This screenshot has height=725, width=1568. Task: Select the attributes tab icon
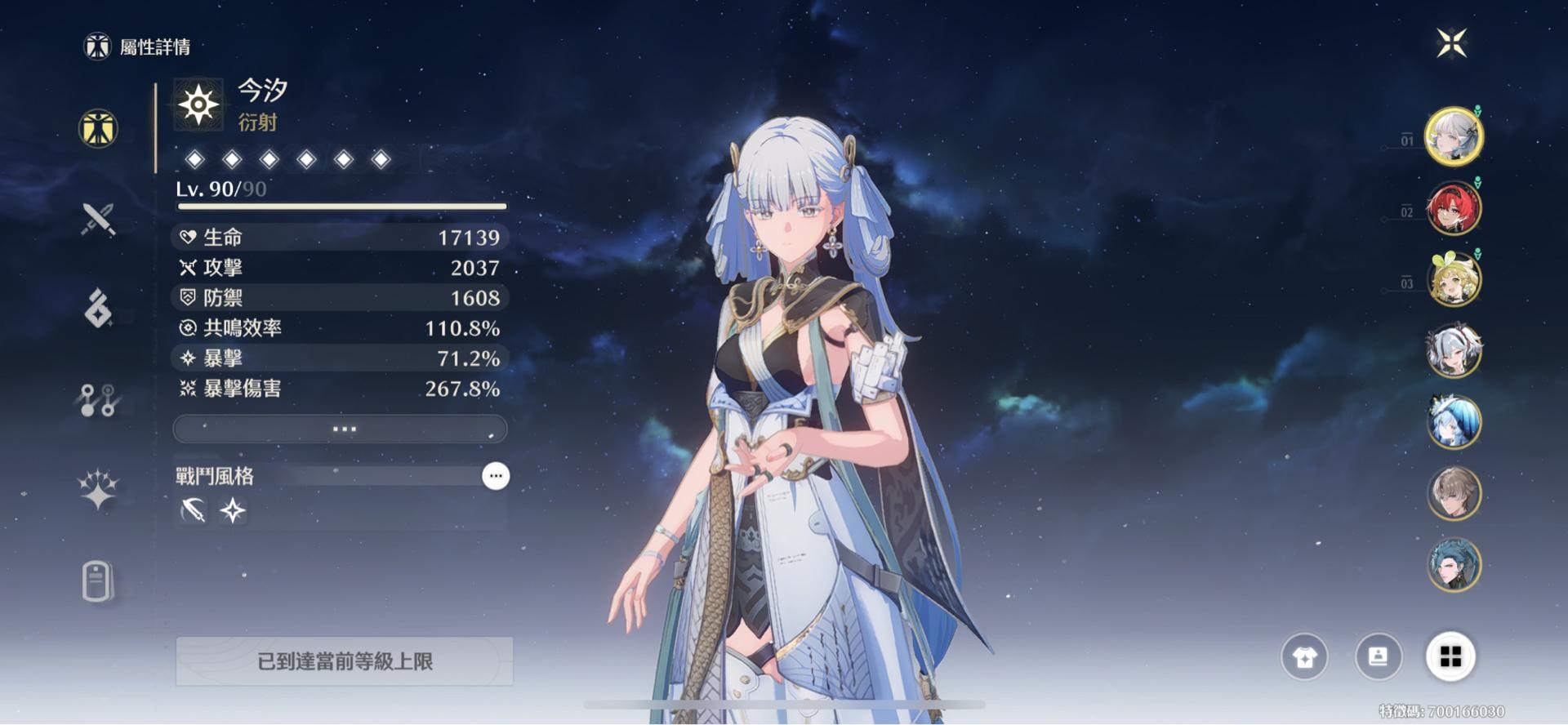[98, 129]
